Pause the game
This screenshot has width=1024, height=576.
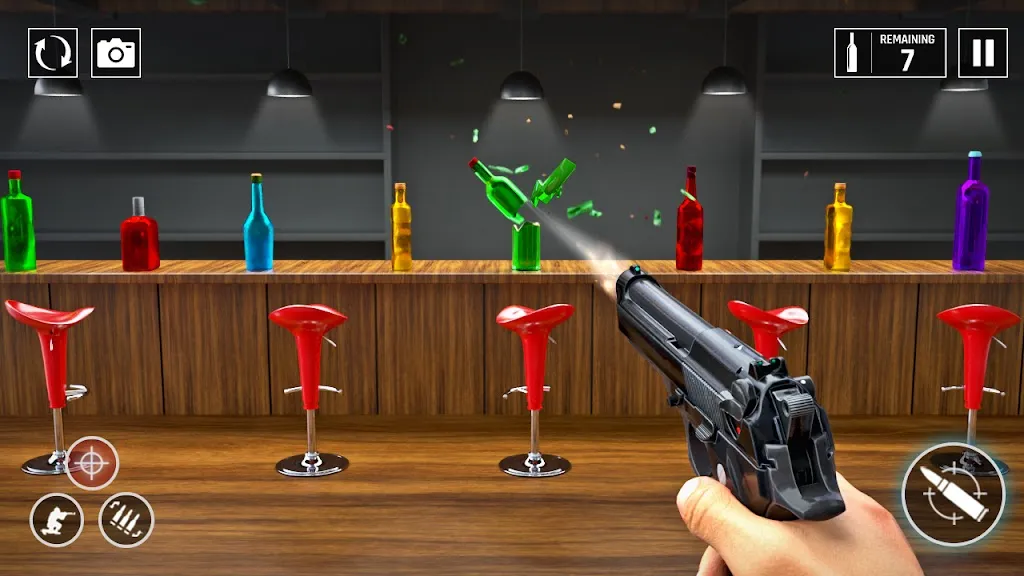(x=982, y=53)
